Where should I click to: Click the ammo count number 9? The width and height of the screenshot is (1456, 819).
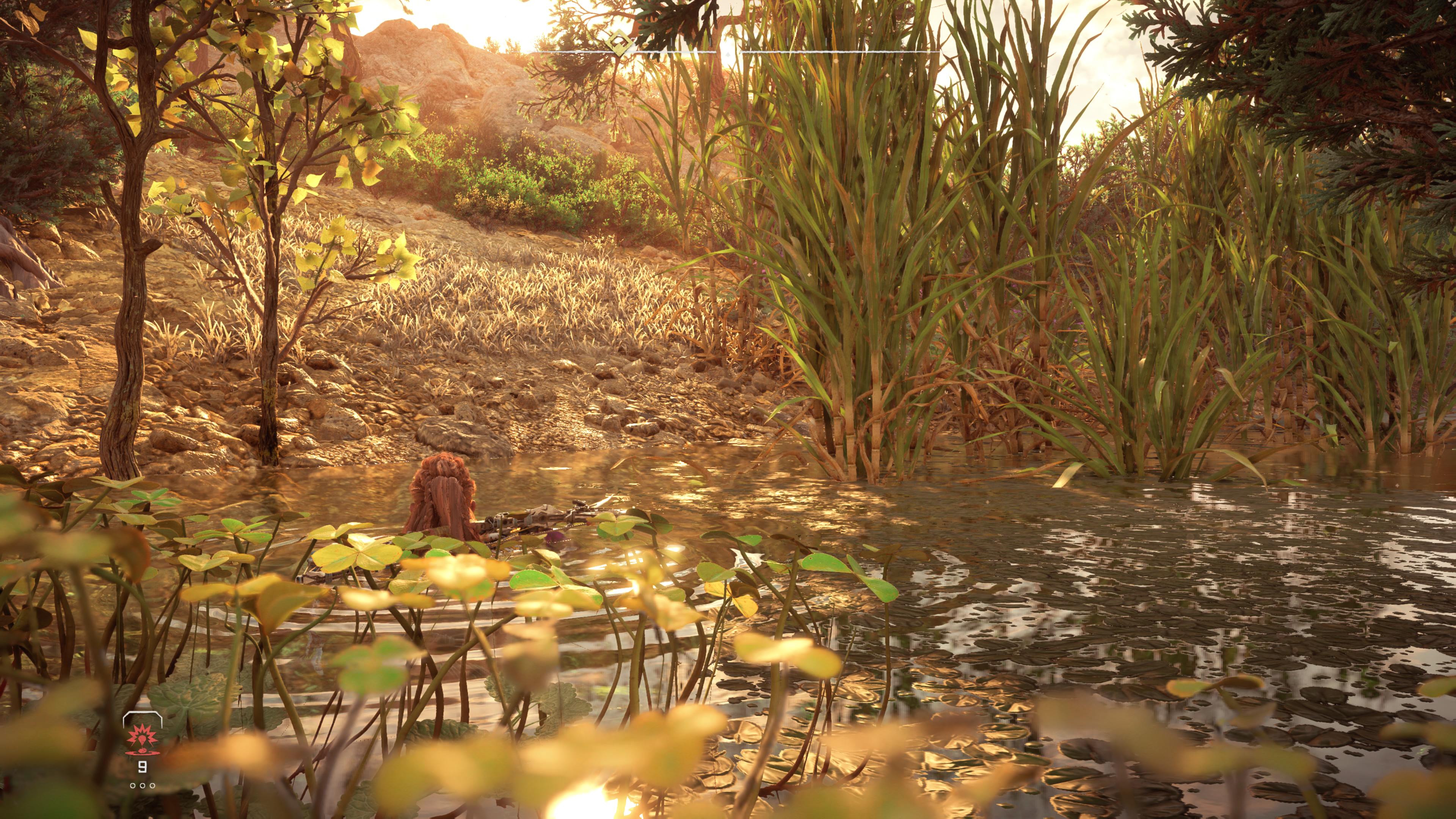click(x=143, y=767)
